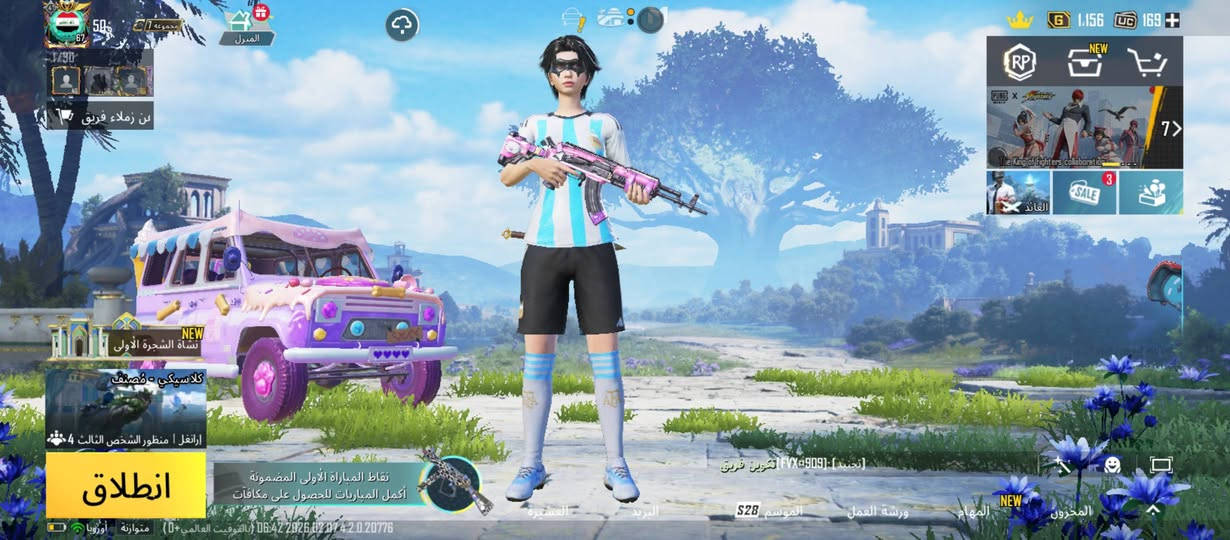Viewport: 1230px width, 540px height.
Task: Open the missions (المهام) tab
Action: 973,511
